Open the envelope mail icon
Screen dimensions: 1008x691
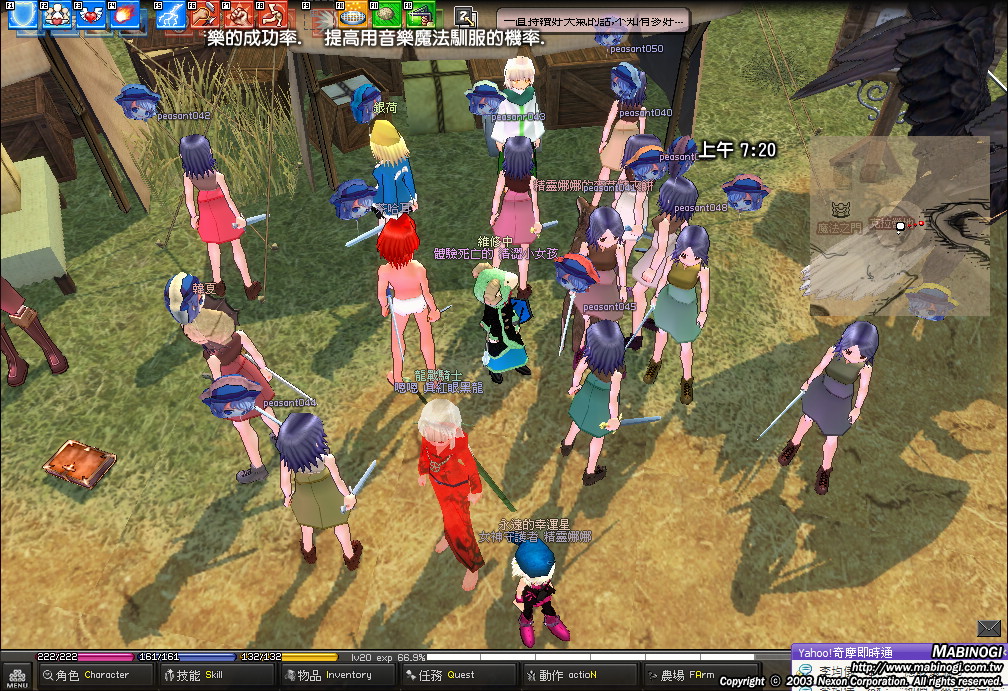989,628
